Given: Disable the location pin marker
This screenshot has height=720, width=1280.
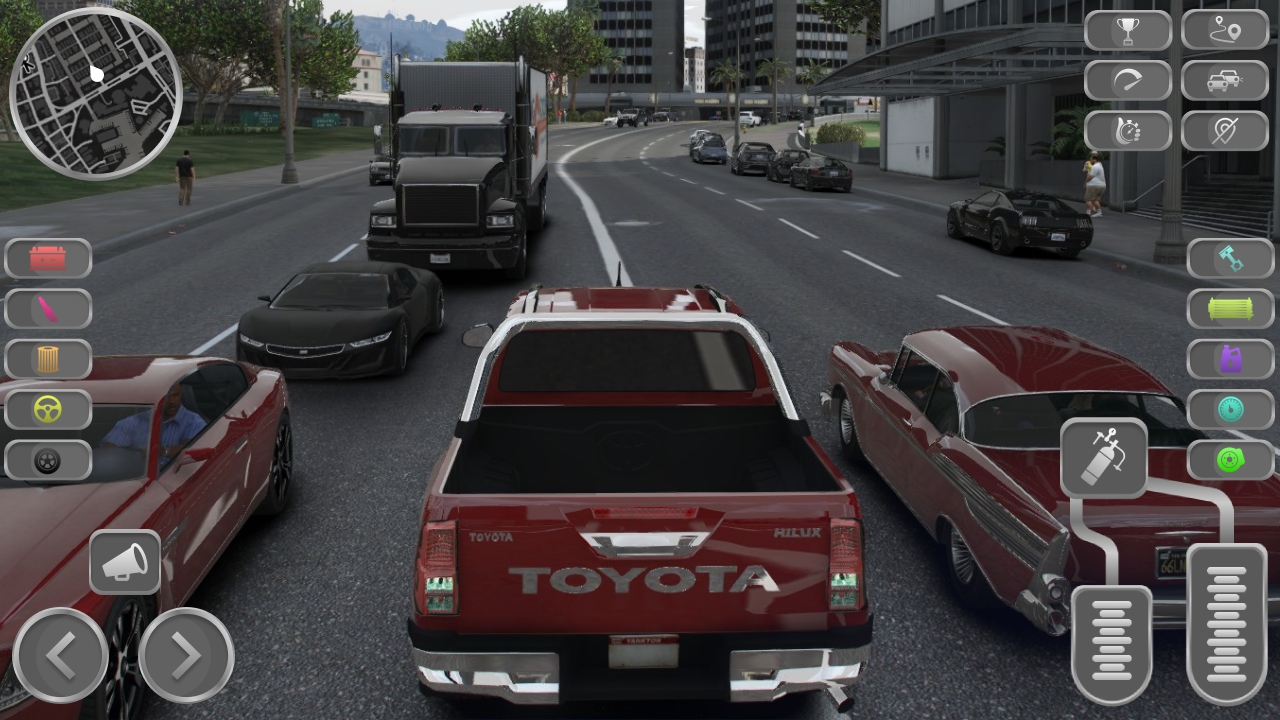Looking at the screenshot, I should click(x=1229, y=130).
